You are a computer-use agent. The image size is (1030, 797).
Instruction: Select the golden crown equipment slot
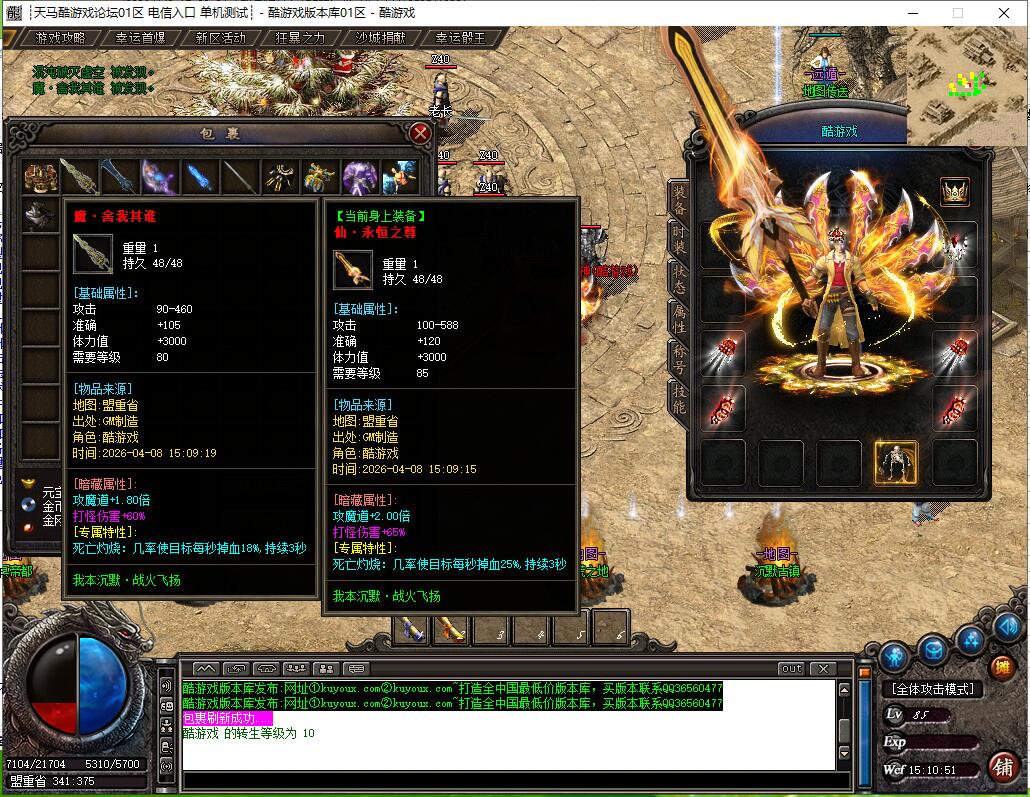tap(955, 190)
